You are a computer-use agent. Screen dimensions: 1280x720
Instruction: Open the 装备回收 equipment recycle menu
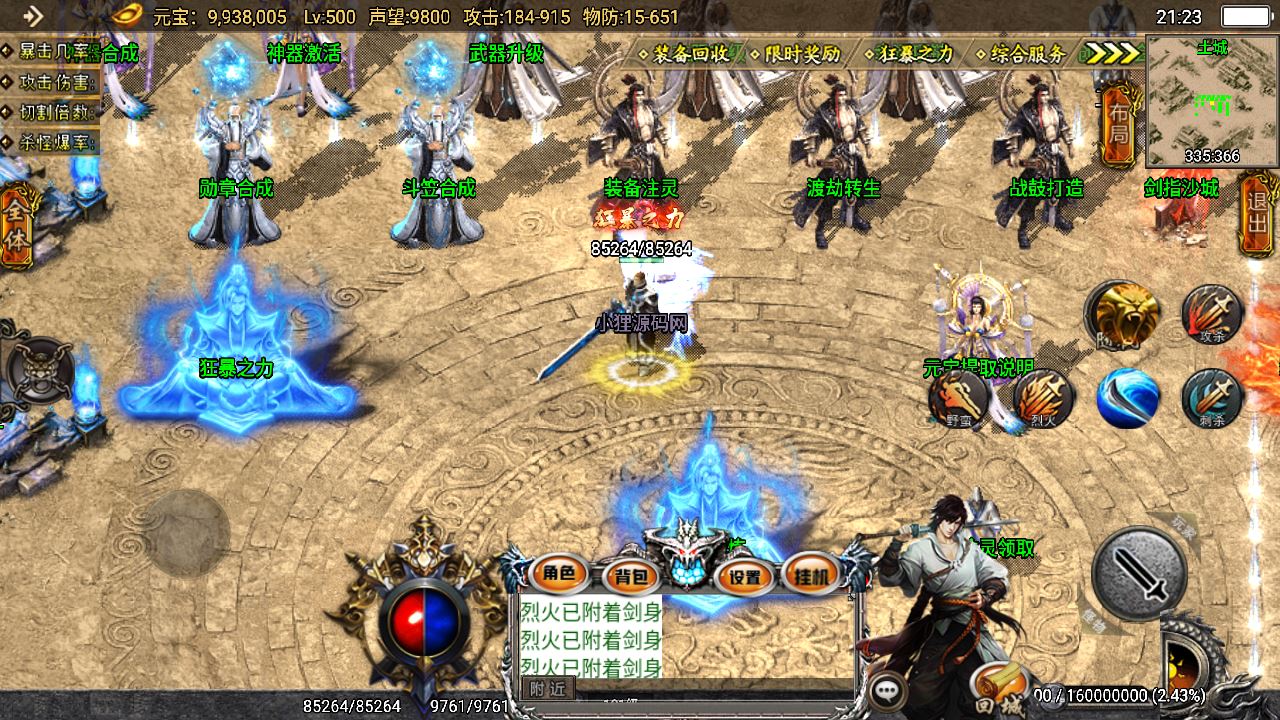pos(690,54)
